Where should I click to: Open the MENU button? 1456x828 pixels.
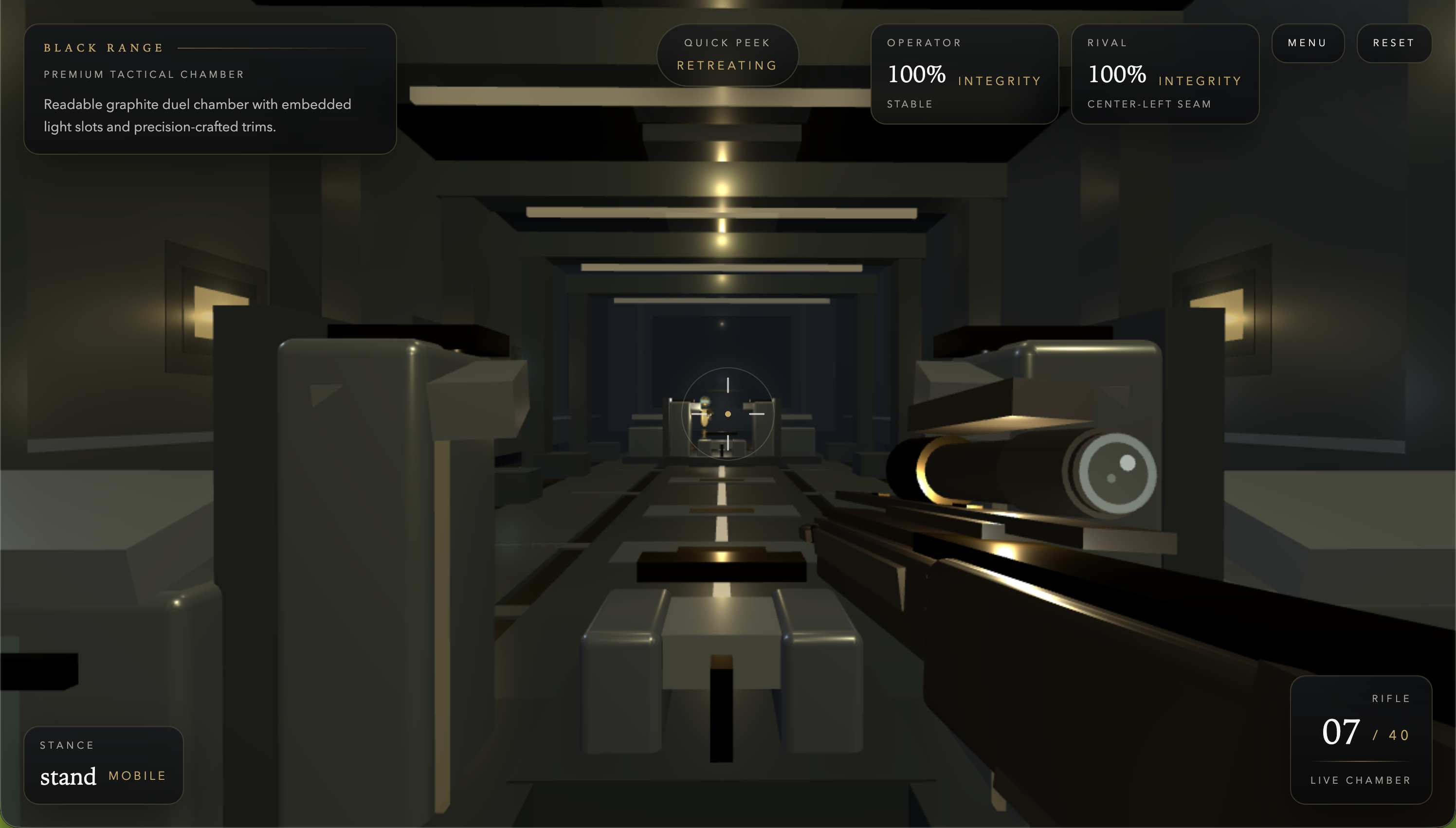pyautogui.click(x=1308, y=43)
